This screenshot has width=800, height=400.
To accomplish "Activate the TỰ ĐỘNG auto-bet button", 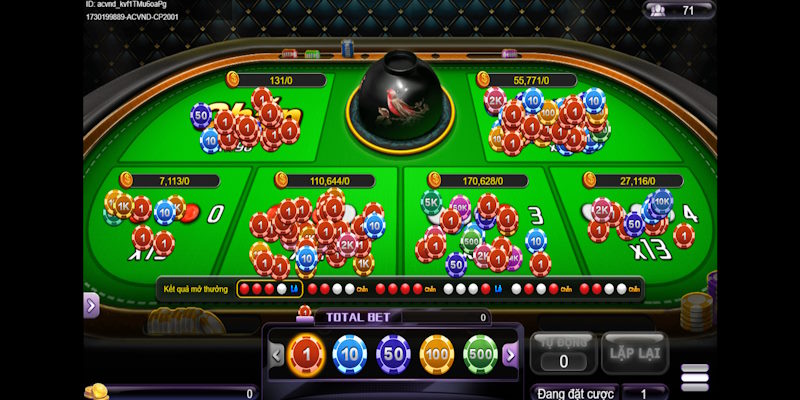I will click(x=563, y=352).
